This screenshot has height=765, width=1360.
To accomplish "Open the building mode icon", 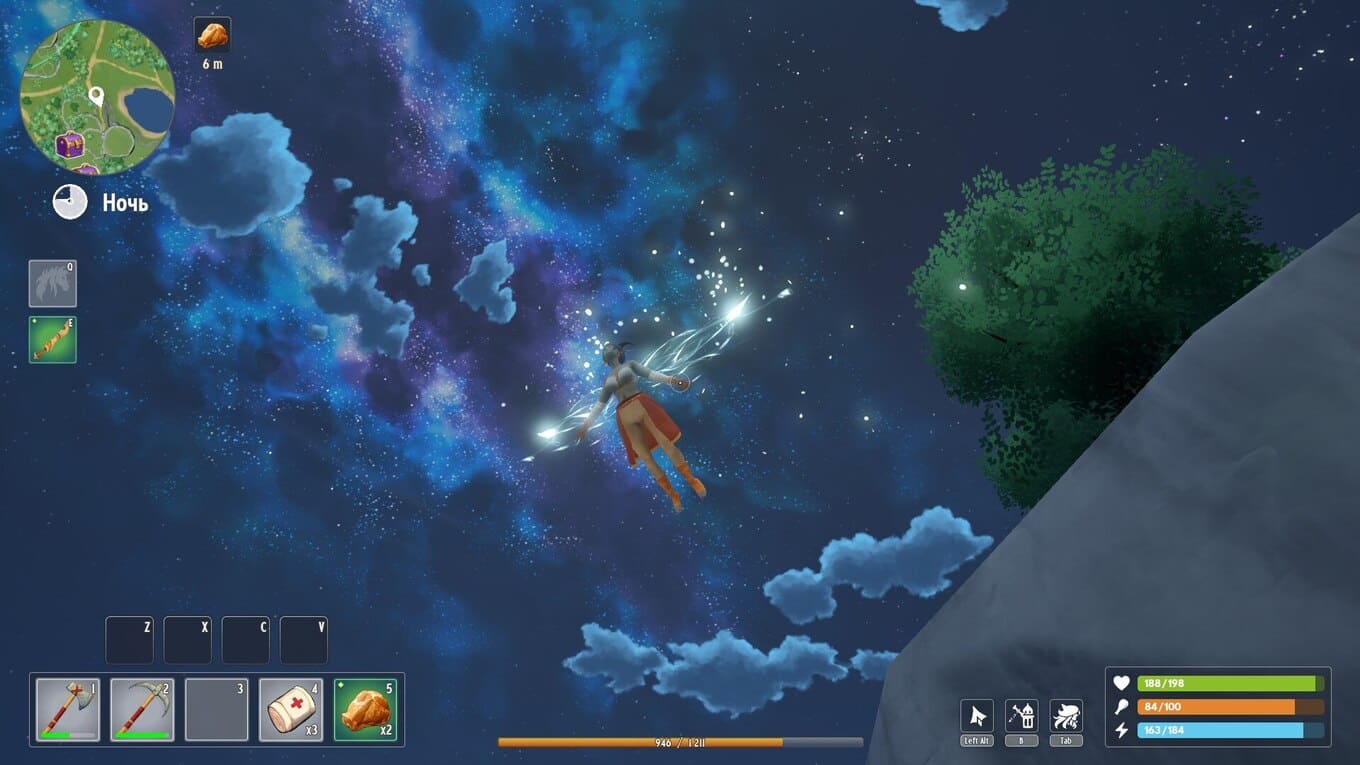I will point(1021,716).
